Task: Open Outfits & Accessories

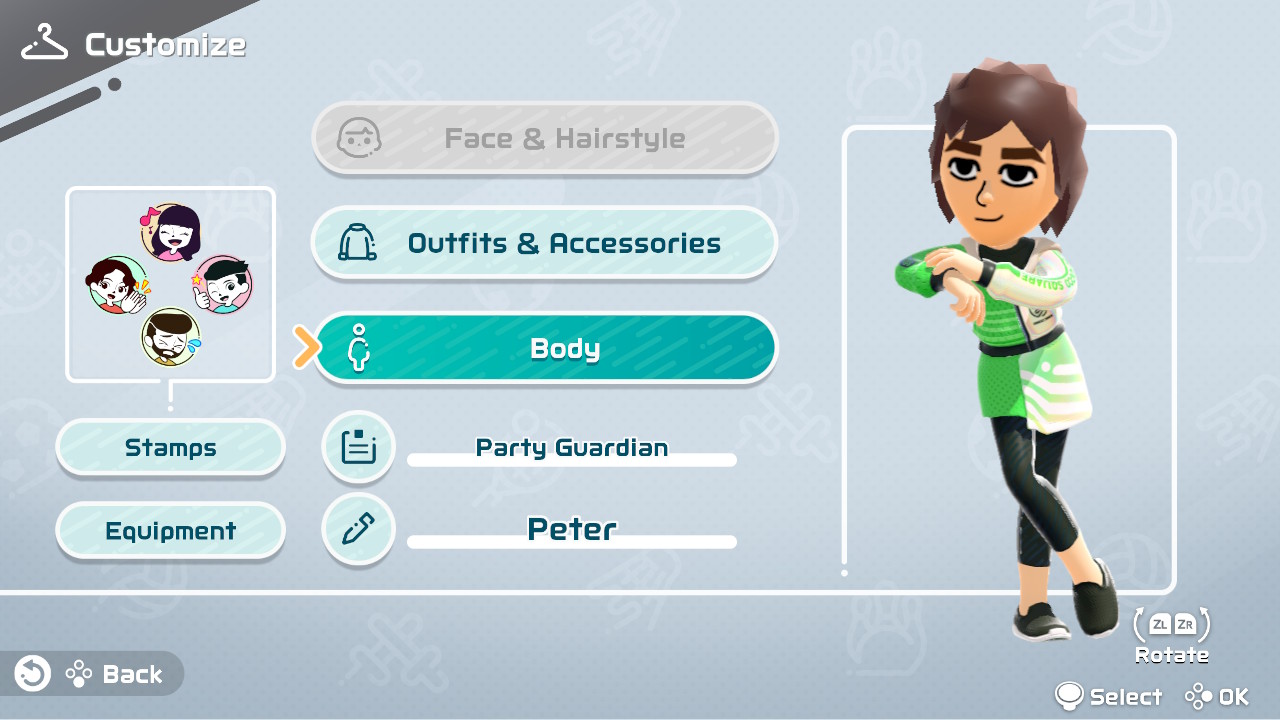Action: point(545,242)
